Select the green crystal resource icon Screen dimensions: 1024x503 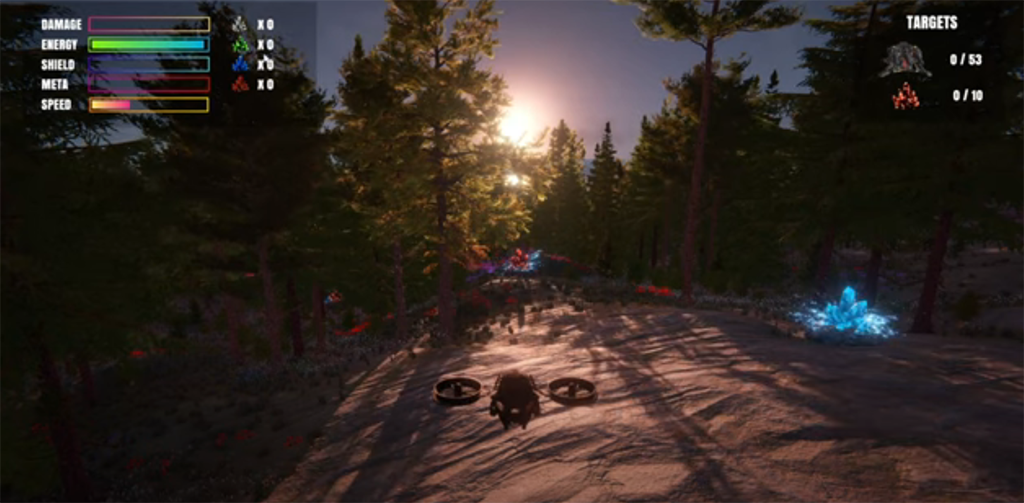tap(239, 44)
